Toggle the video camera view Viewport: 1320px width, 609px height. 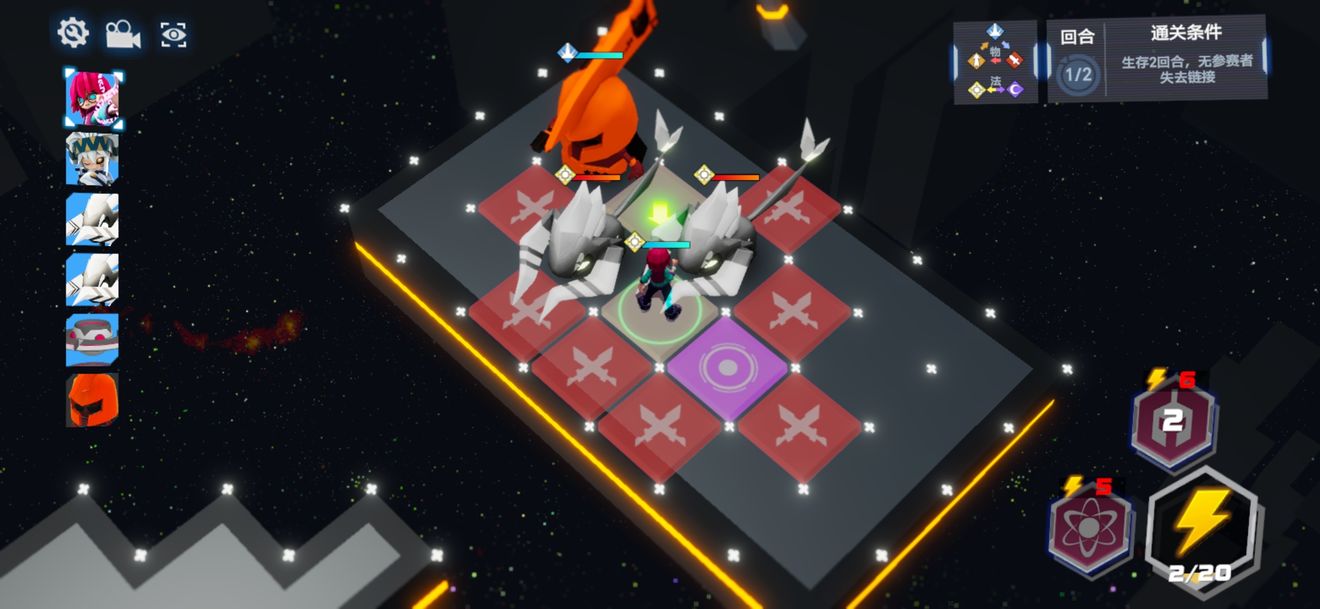[123, 34]
